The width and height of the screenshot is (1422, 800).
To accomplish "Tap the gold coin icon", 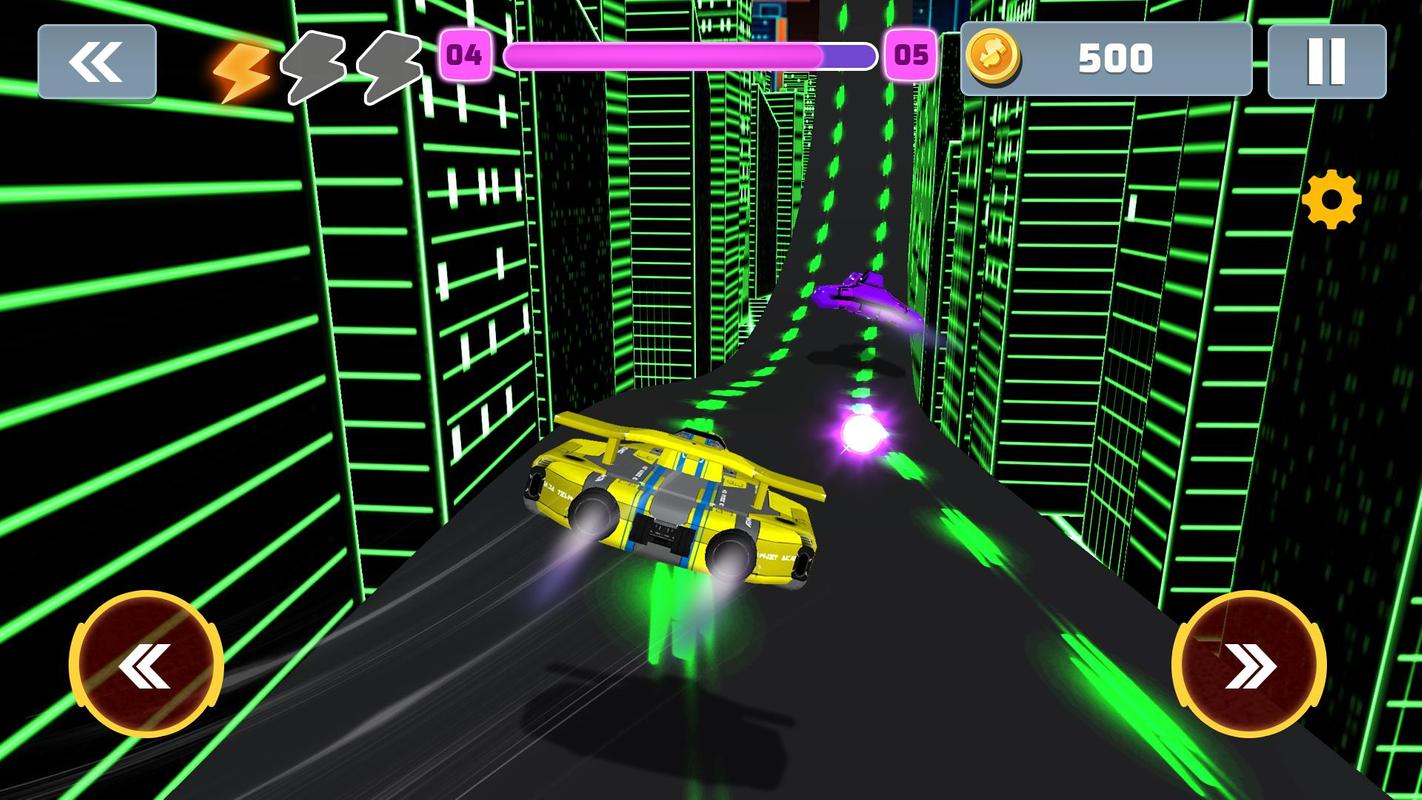I will coord(992,57).
